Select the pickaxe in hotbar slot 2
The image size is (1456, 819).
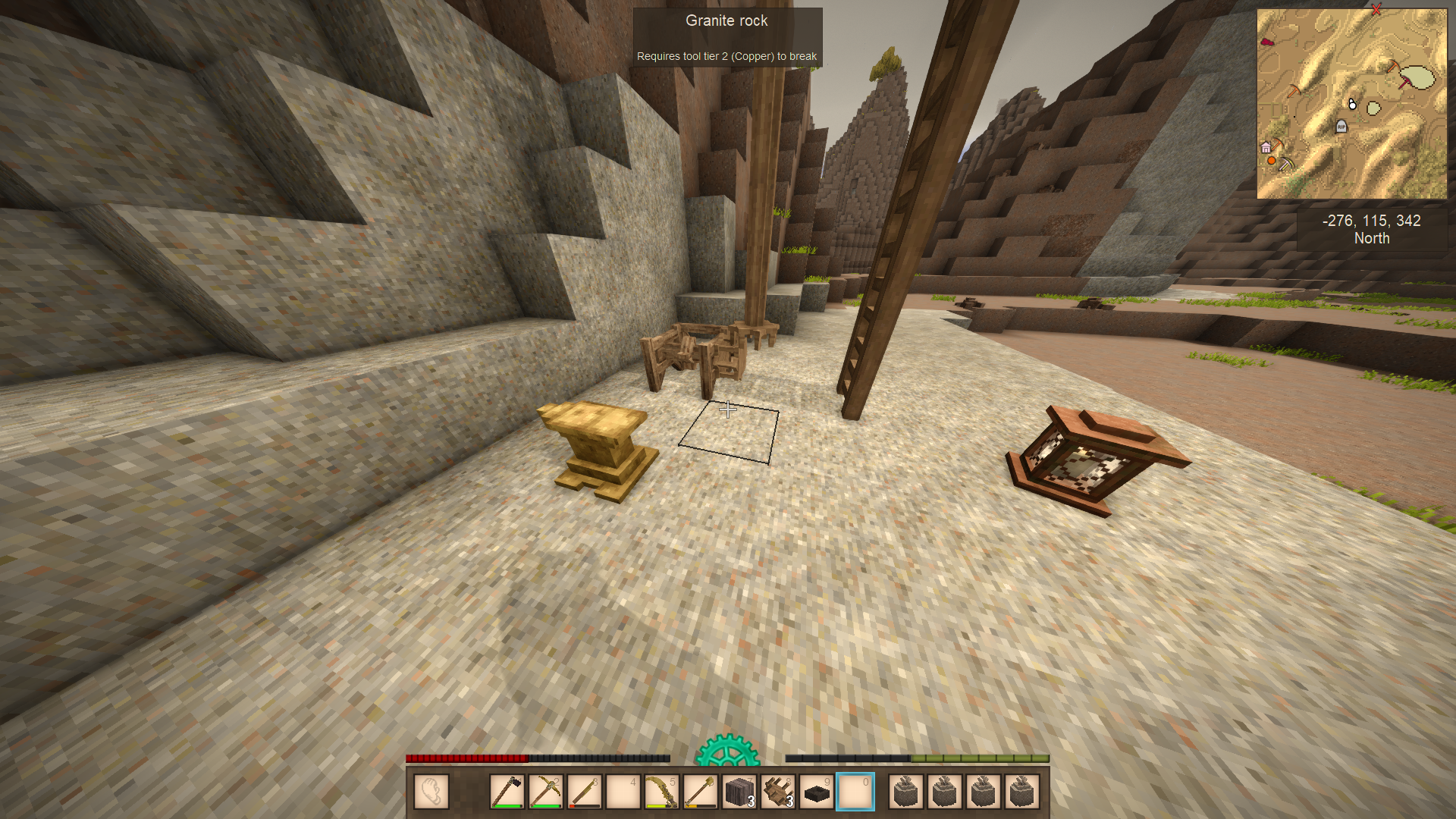click(545, 792)
